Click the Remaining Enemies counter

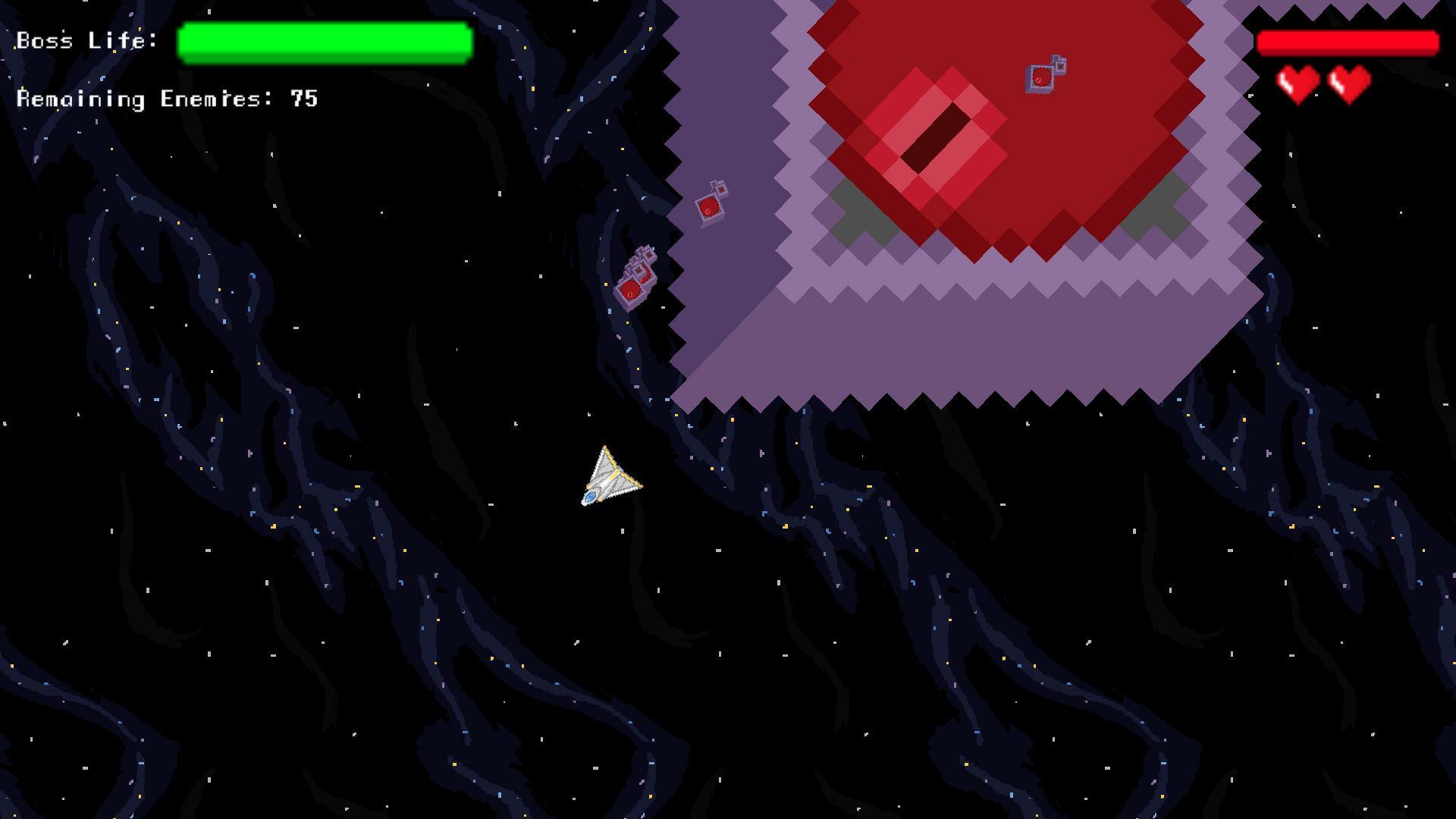pyautogui.click(x=167, y=99)
